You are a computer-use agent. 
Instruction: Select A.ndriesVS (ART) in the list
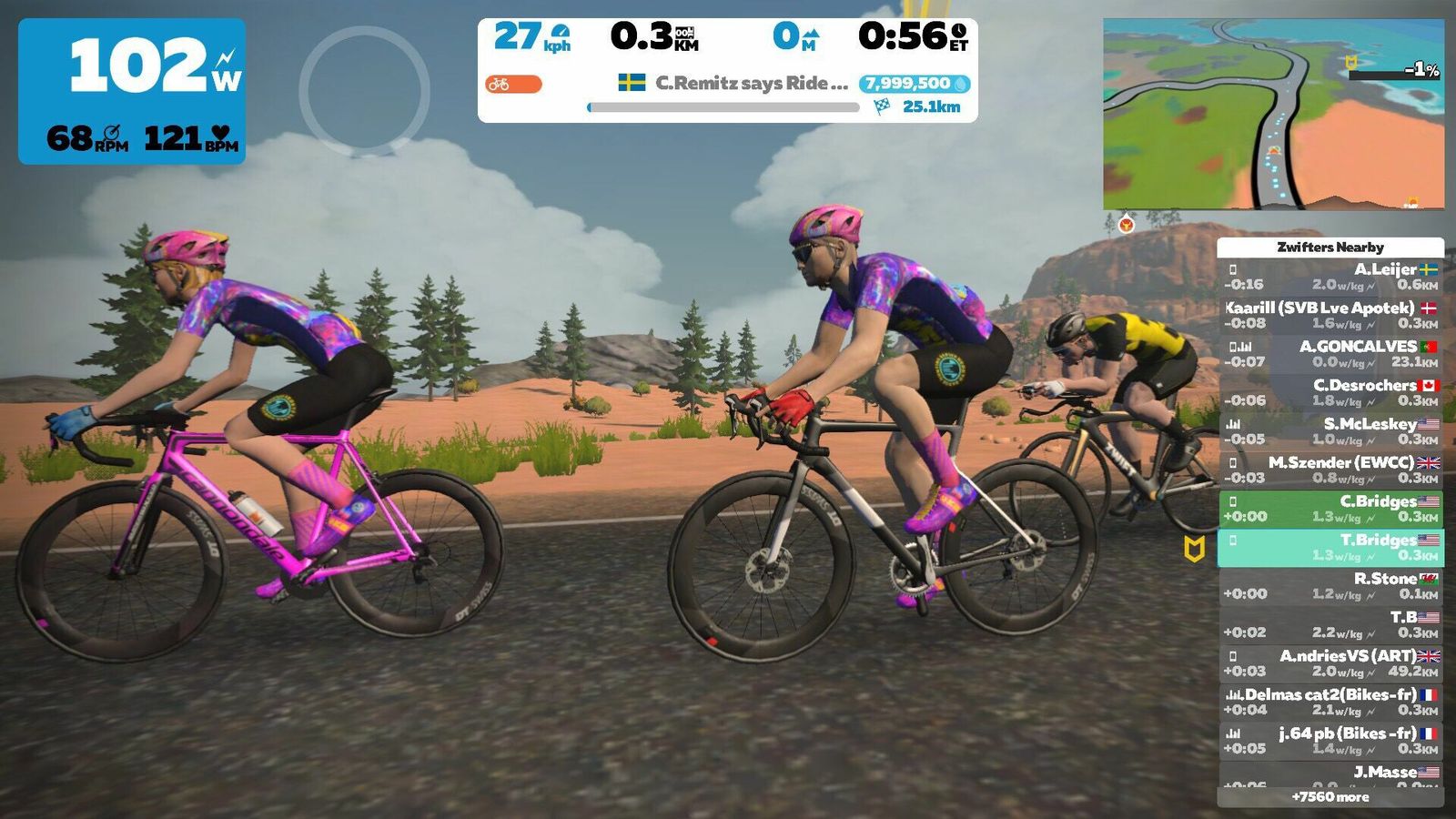[x=1330, y=663]
